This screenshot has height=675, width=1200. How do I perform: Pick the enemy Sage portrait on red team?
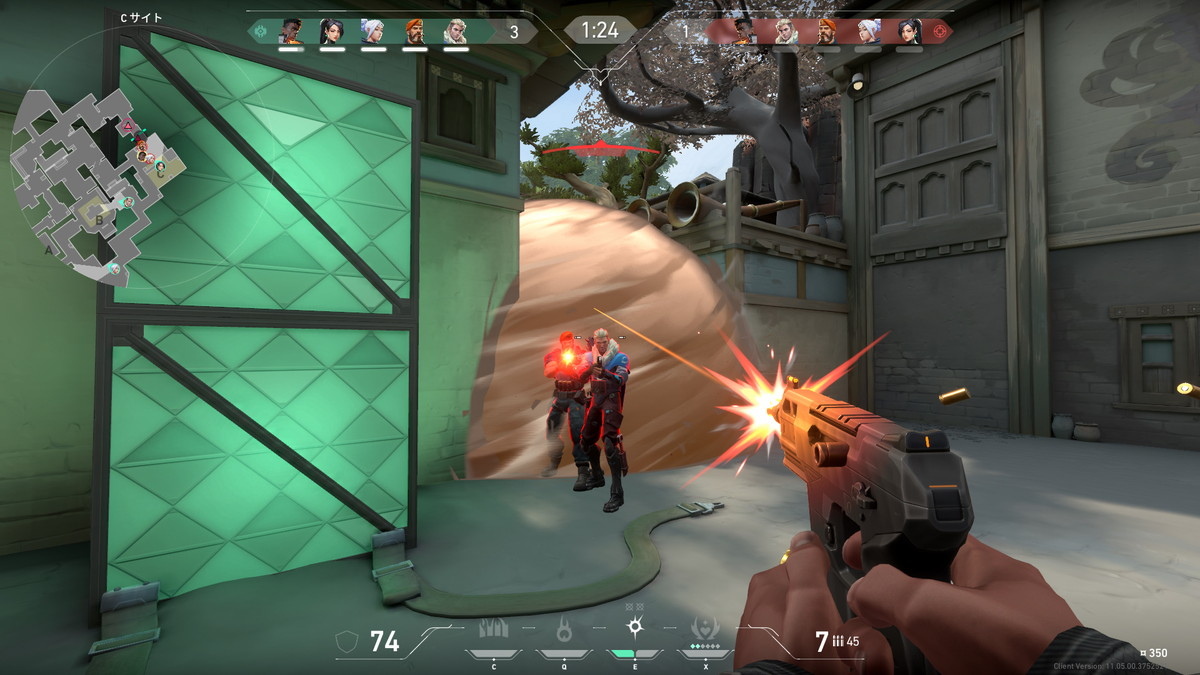click(909, 31)
